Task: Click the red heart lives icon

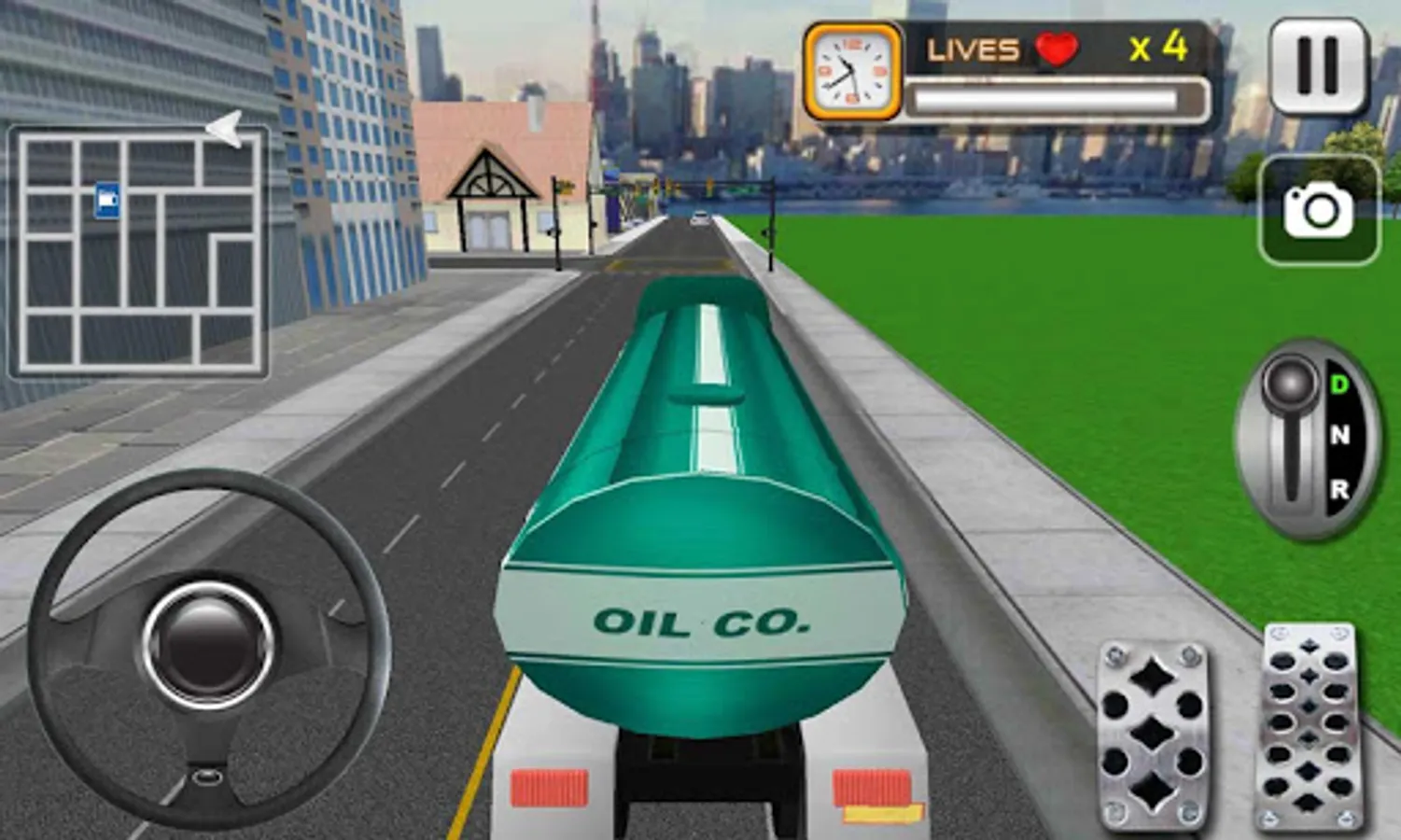Action: click(x=1056, y=49)
